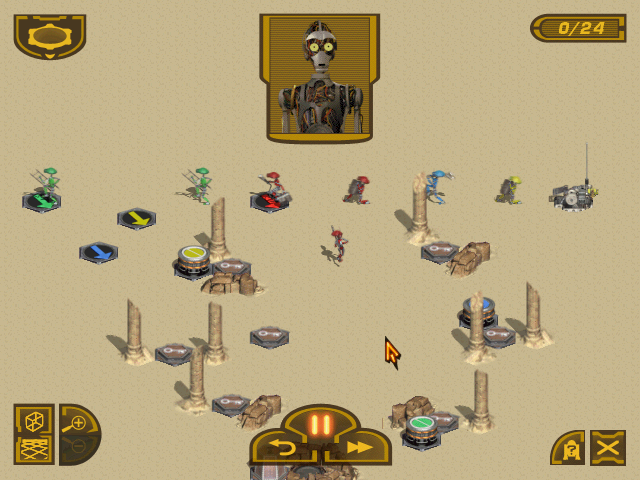Open the options menu badge
The image size is (640, 480).
49,35
